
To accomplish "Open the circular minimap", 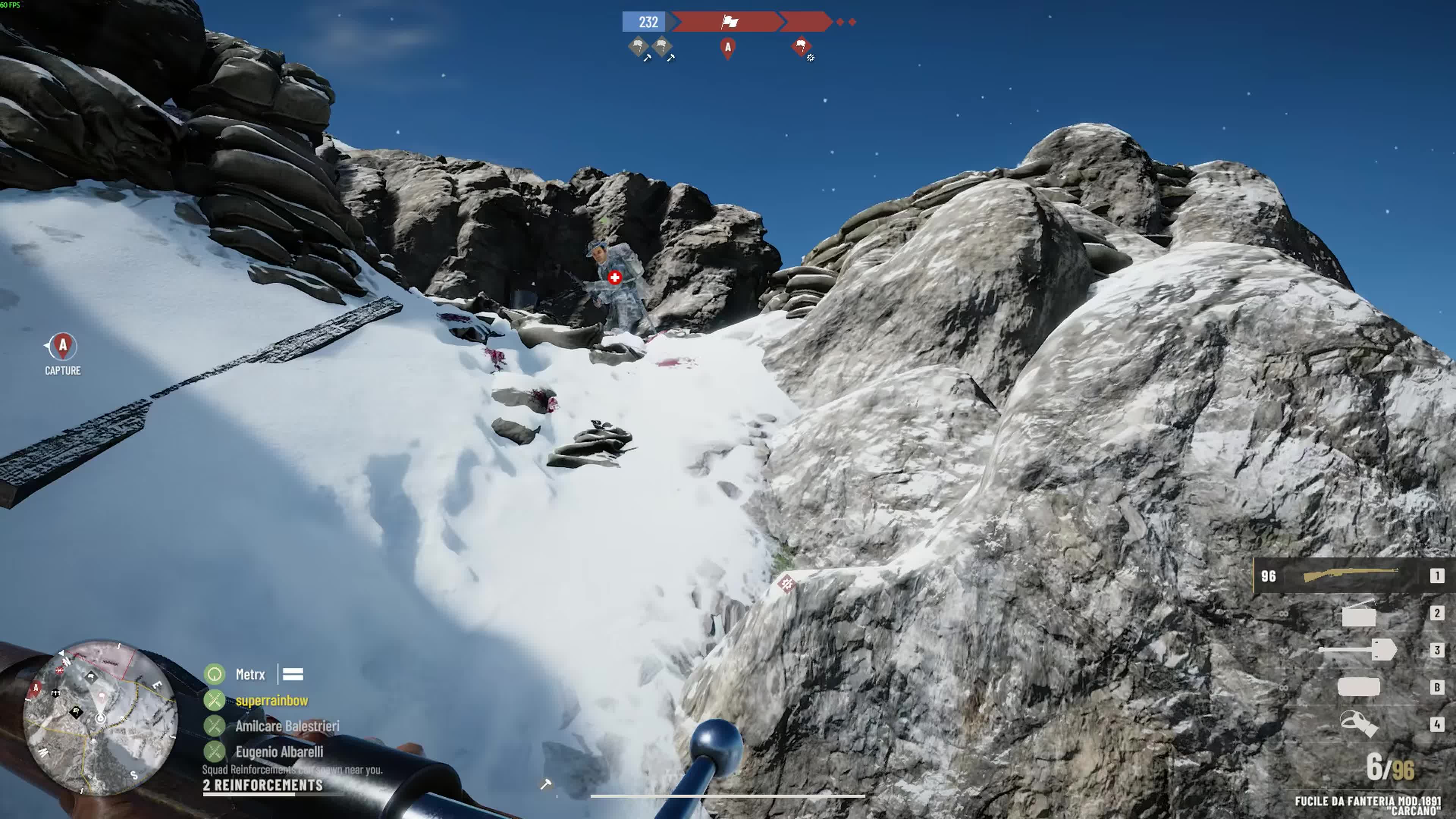I will tap(100, 717).
